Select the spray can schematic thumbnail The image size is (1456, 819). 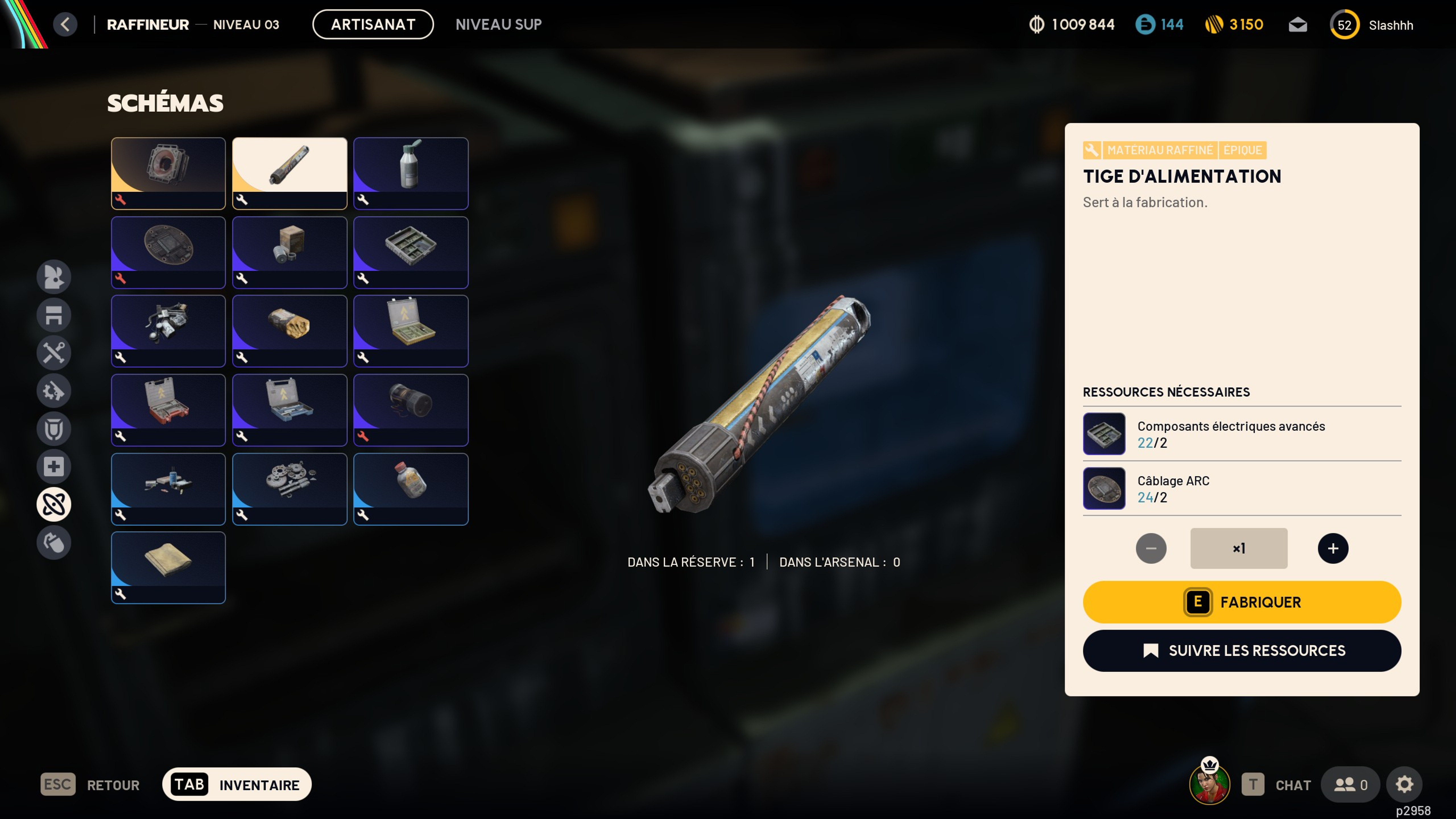[411, 173]
